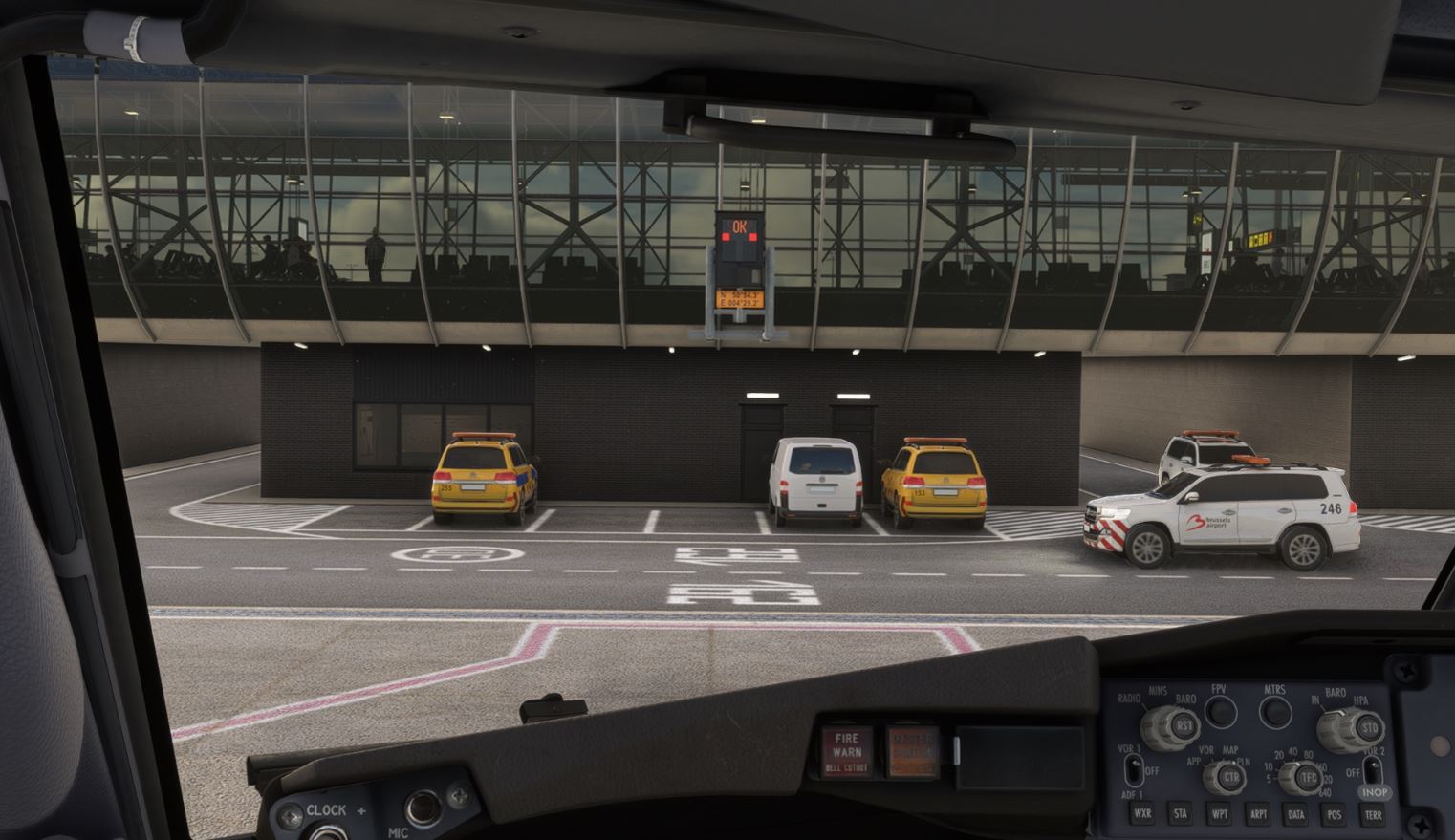Toggle the MTRS meters button
Viewport: 1455px width, 840px height.
pyautogui.click(x=1274, y=712)
